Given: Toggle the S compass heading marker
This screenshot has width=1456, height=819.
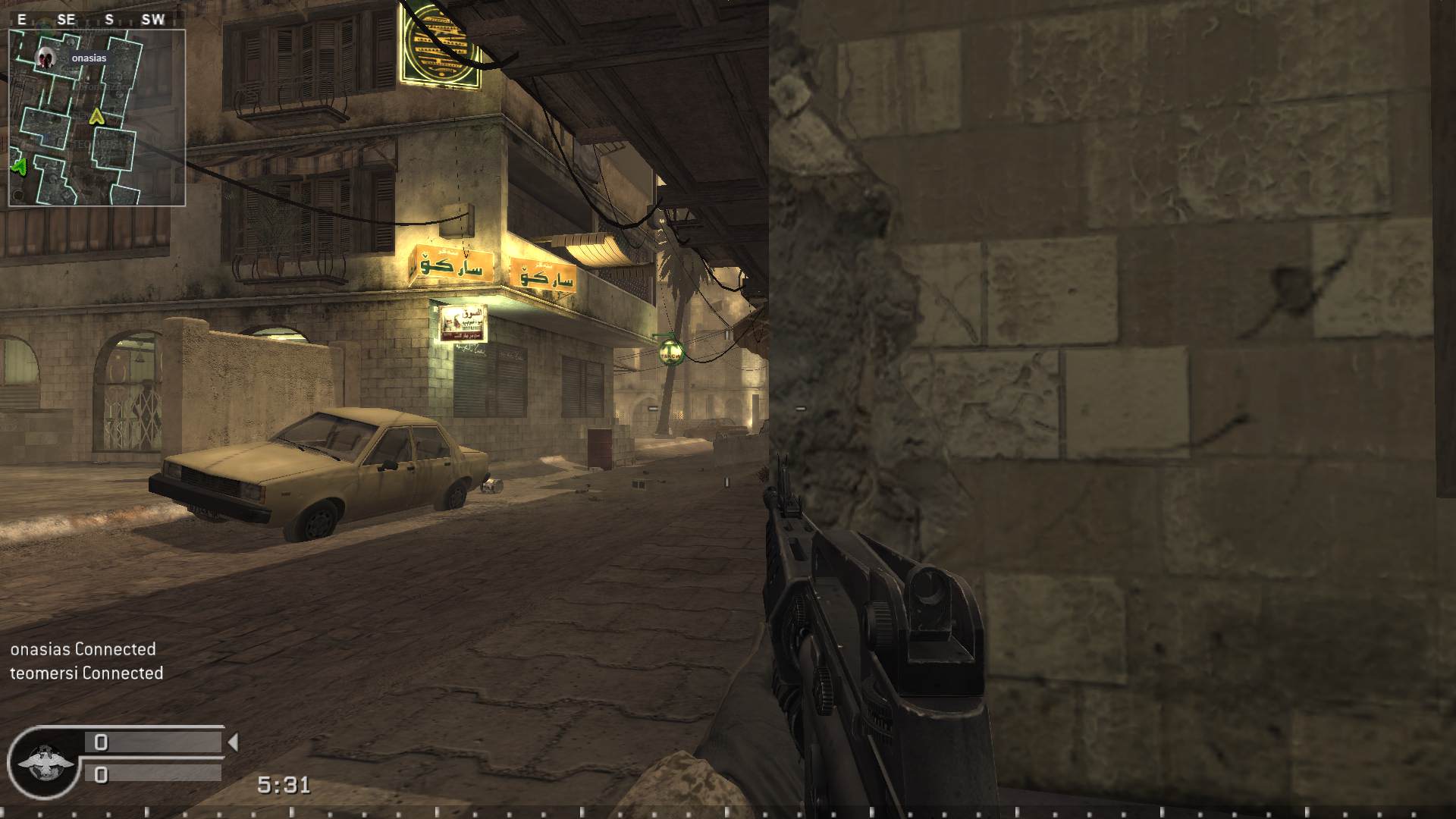Looking at the screenshot, I should [x=108, y=20].
